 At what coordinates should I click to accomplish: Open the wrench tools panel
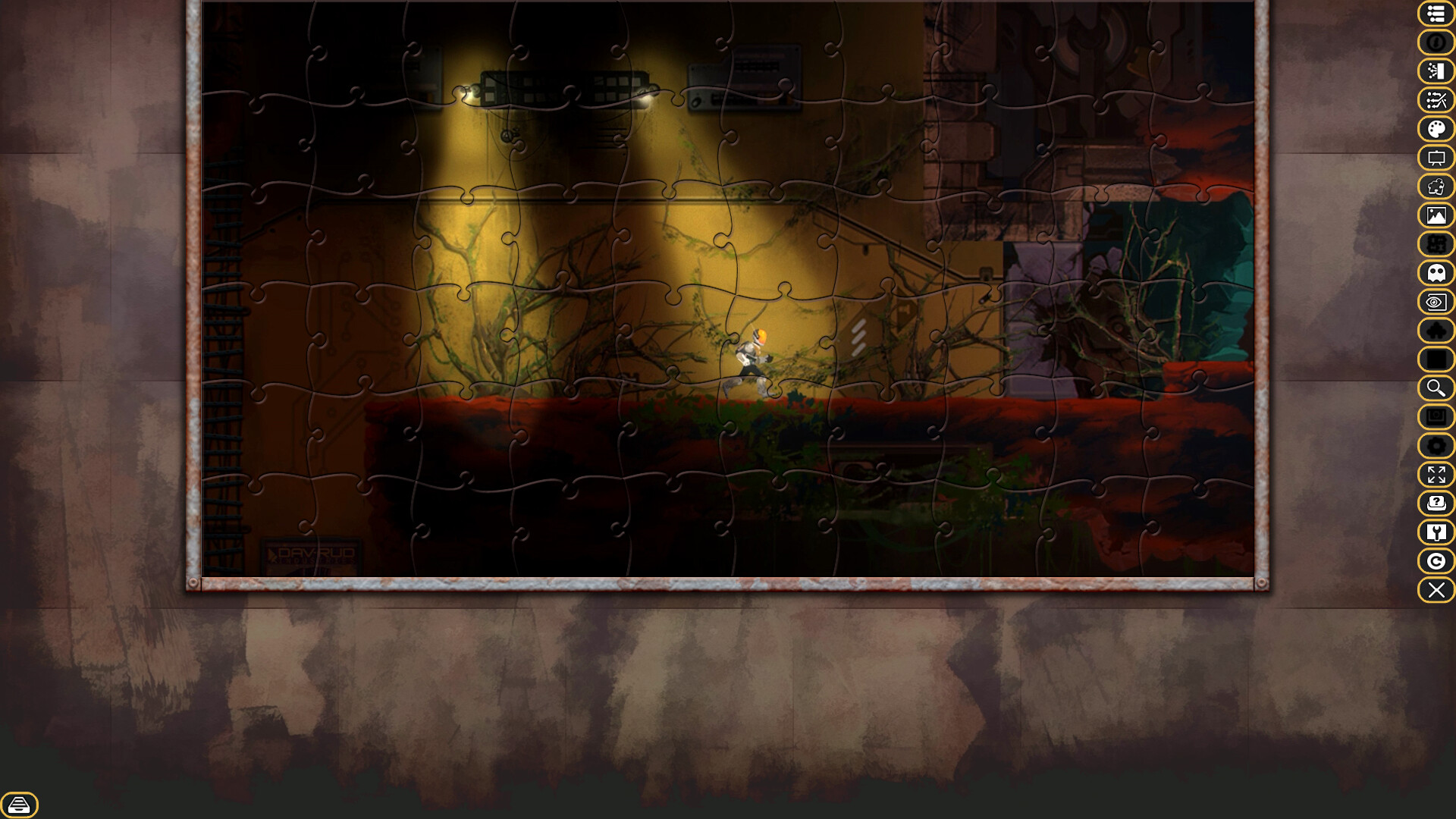pyautogui.click(x=1436, y=533)
